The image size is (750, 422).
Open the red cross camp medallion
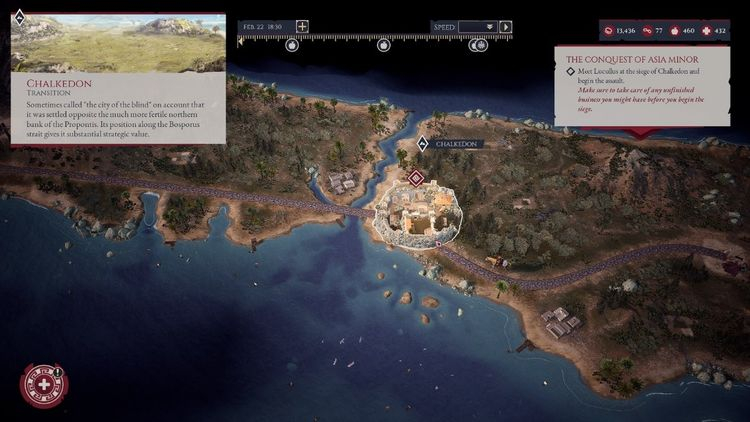tap(44, 385)
